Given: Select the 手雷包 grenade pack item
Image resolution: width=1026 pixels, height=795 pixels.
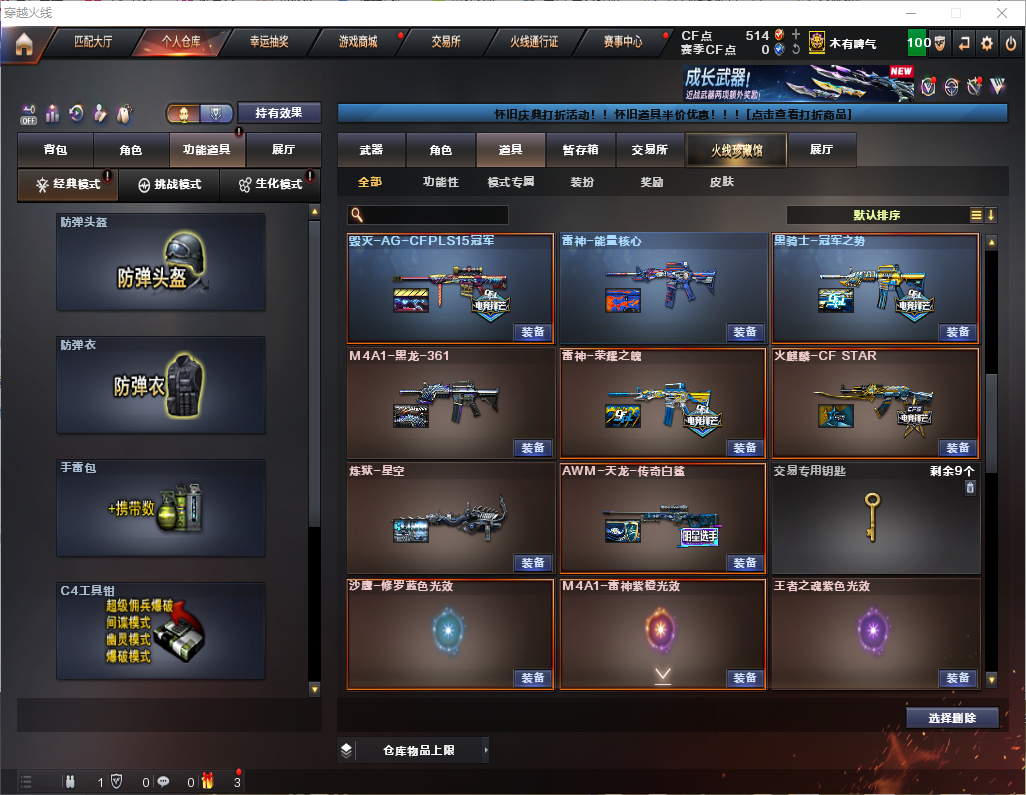Looking at the screenshot, I should [161, 508].
